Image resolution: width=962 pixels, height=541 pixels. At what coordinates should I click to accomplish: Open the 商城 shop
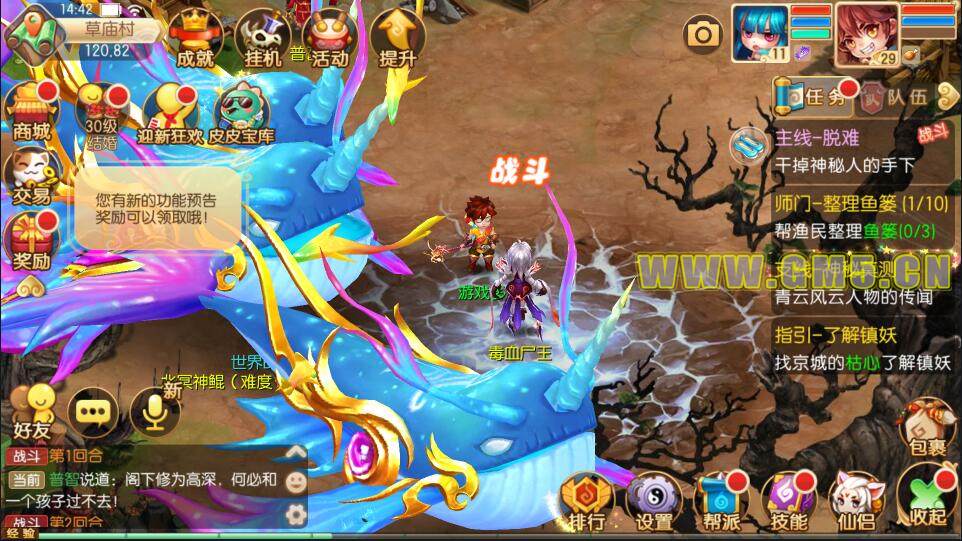[32, 111]
